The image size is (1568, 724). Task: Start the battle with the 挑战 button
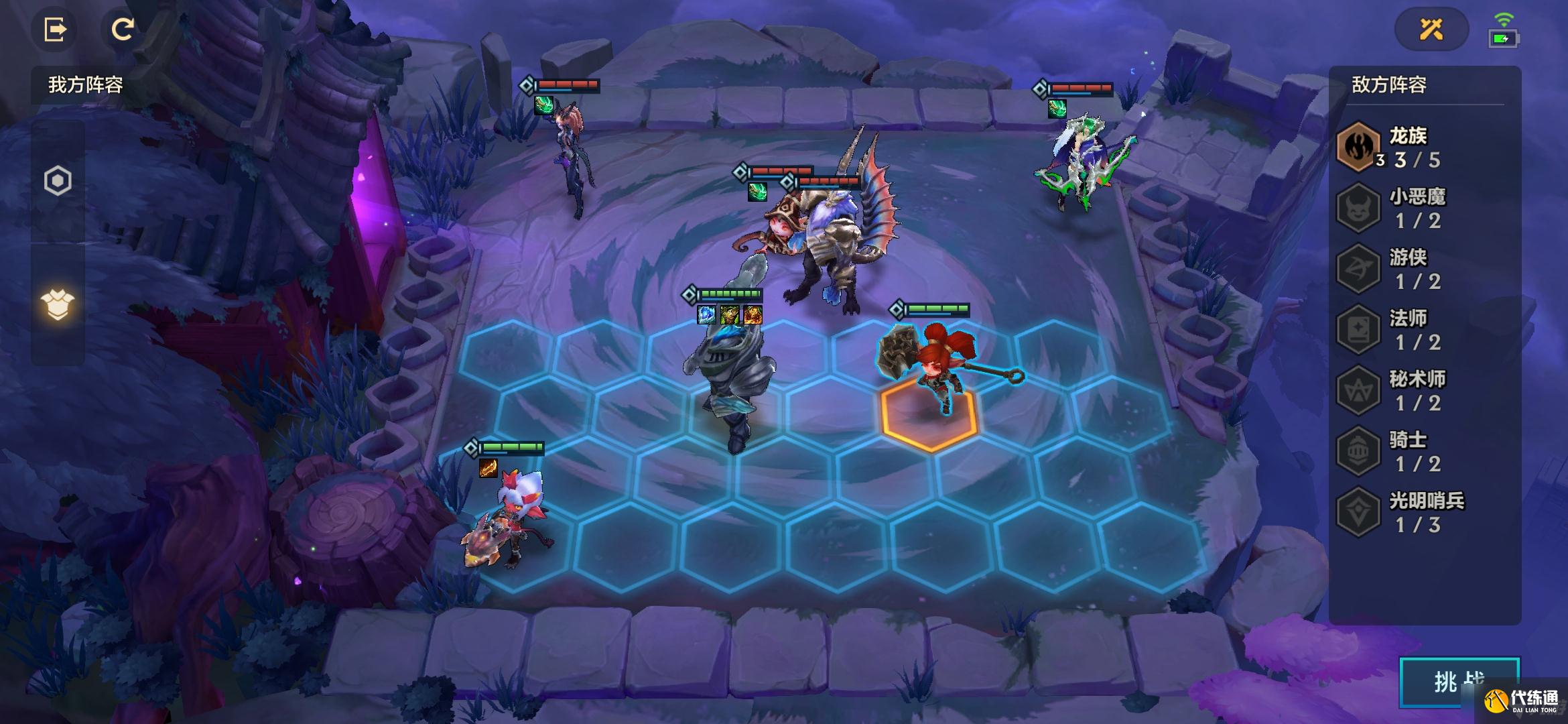[1458, 682]
